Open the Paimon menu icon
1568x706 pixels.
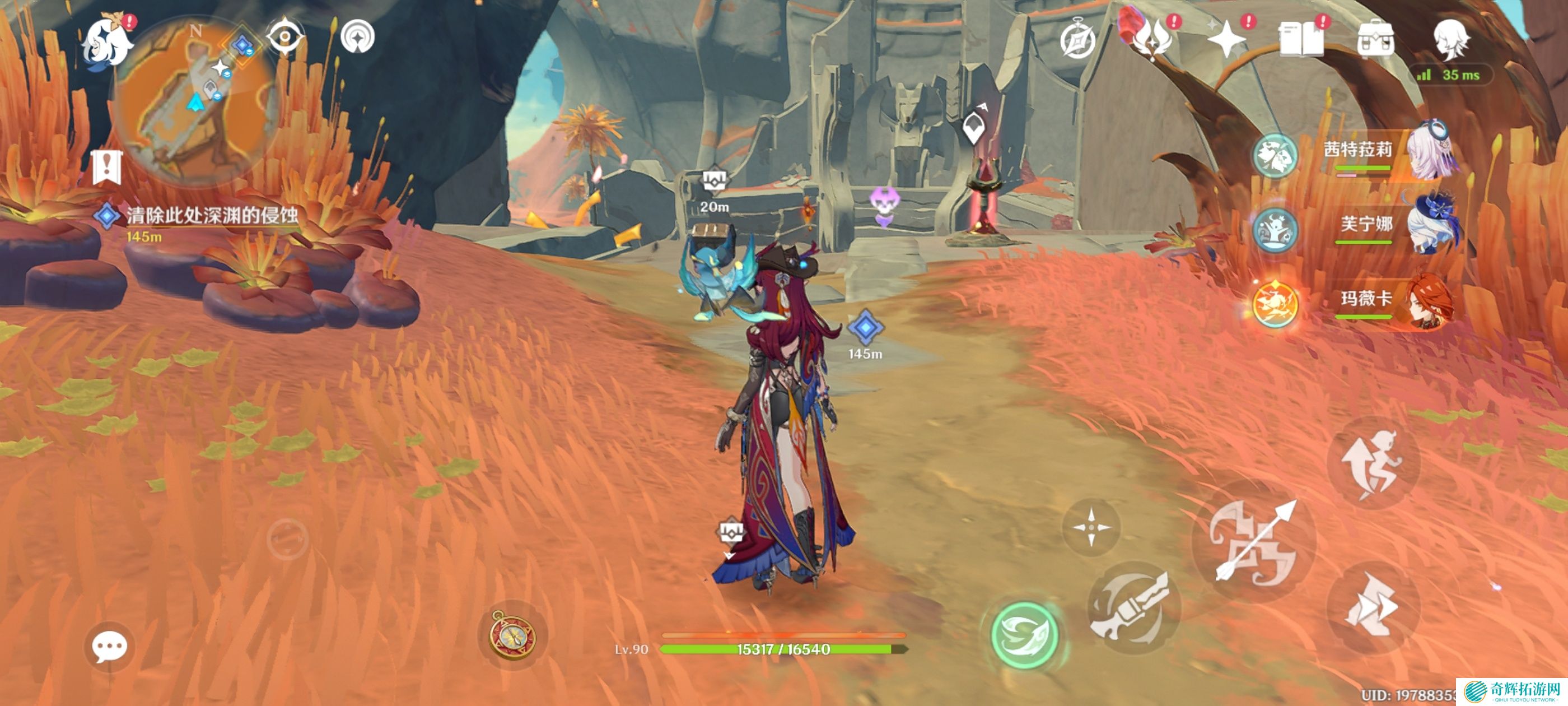pyautogui.click(x=108, y=43)
